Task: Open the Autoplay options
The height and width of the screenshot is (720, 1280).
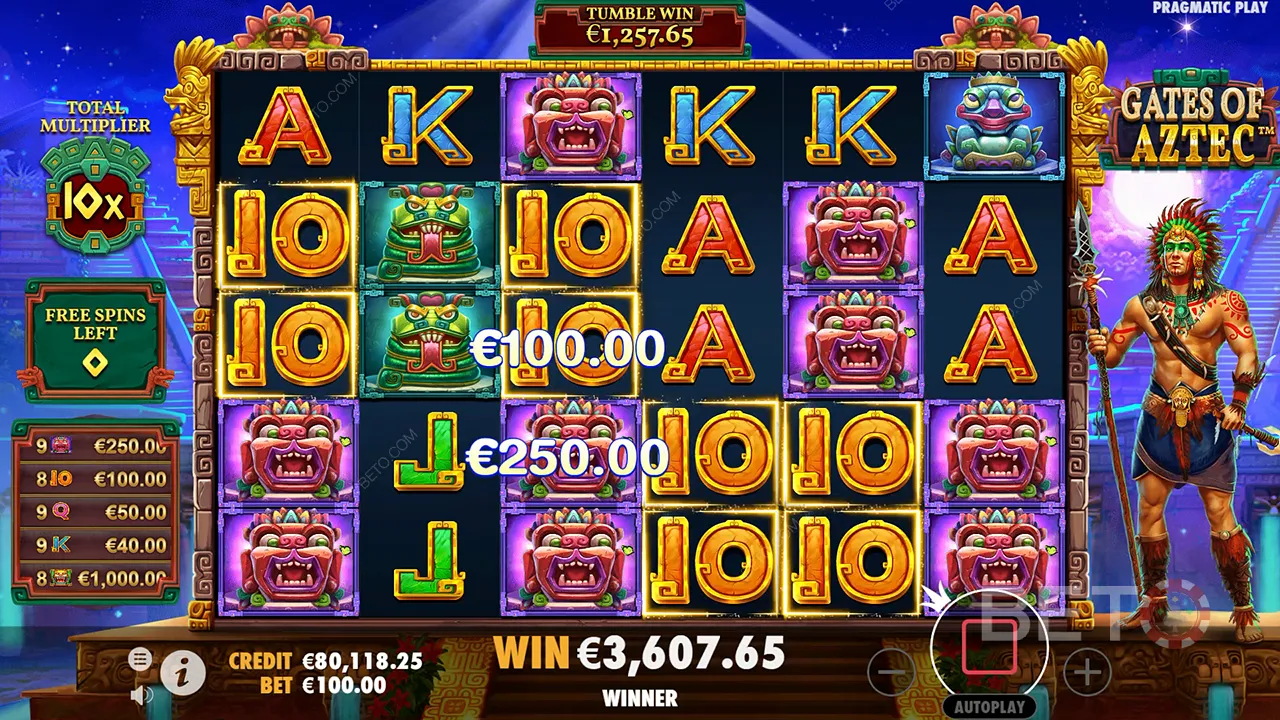Action: 988,706
